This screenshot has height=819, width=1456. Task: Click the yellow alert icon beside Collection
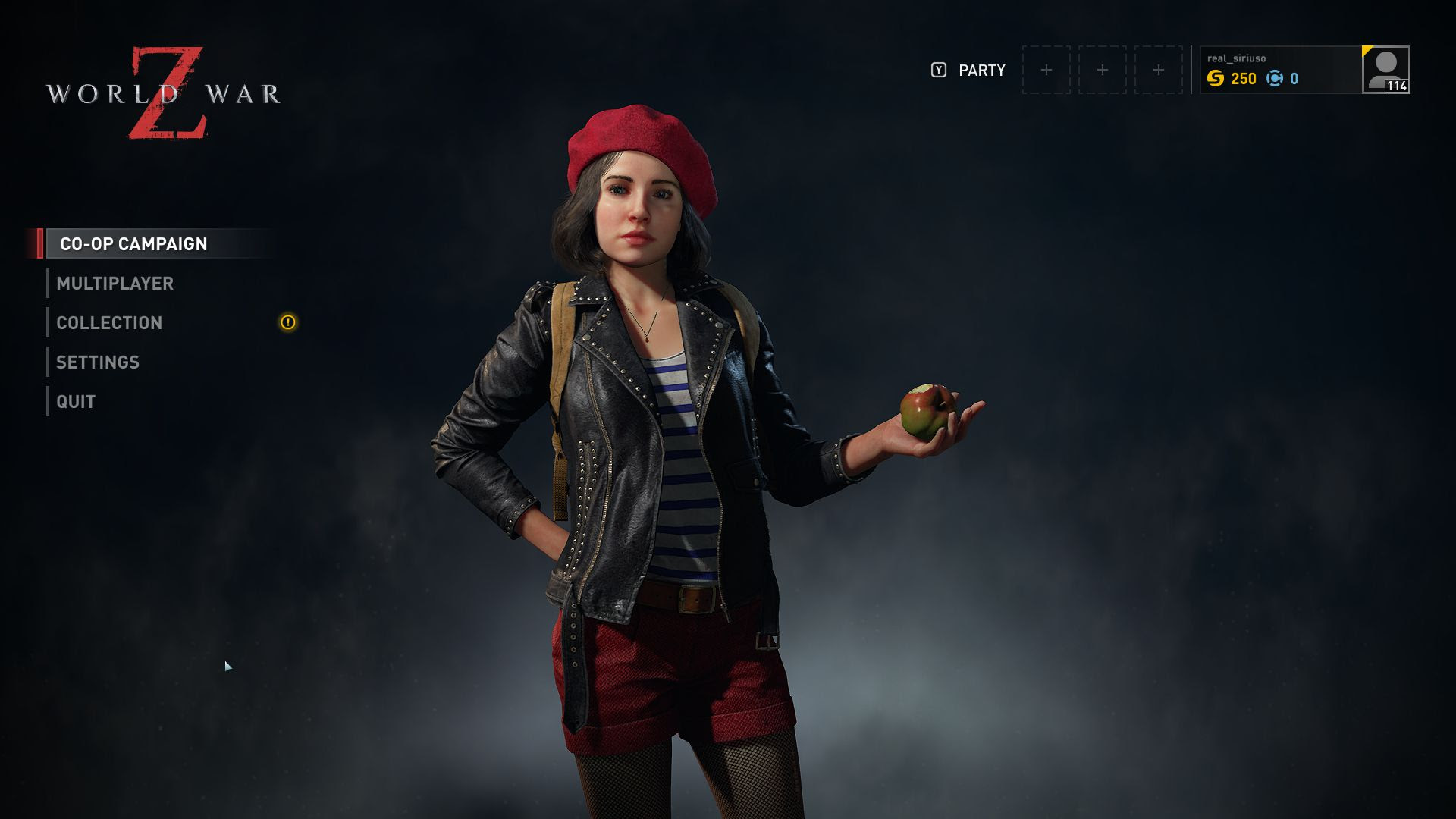(x=288, y=322)
